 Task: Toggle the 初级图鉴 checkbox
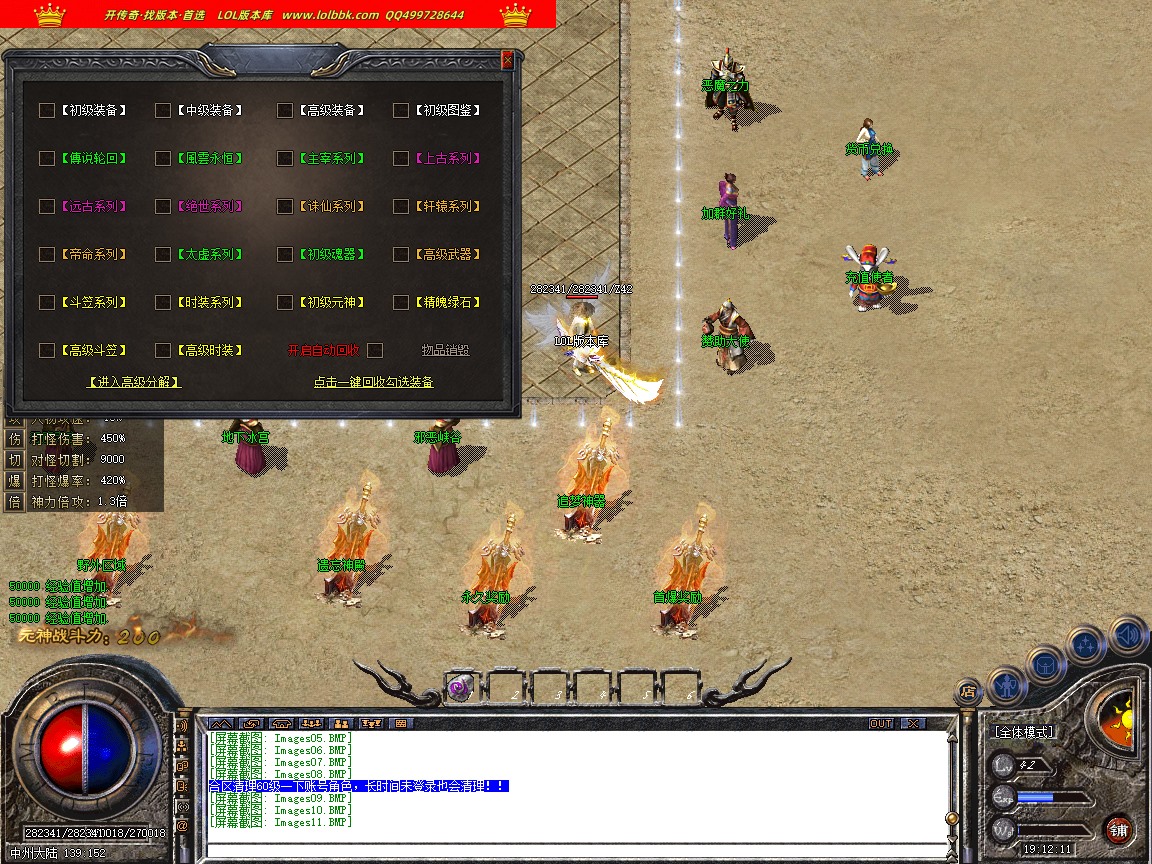(x=401, y=110)
